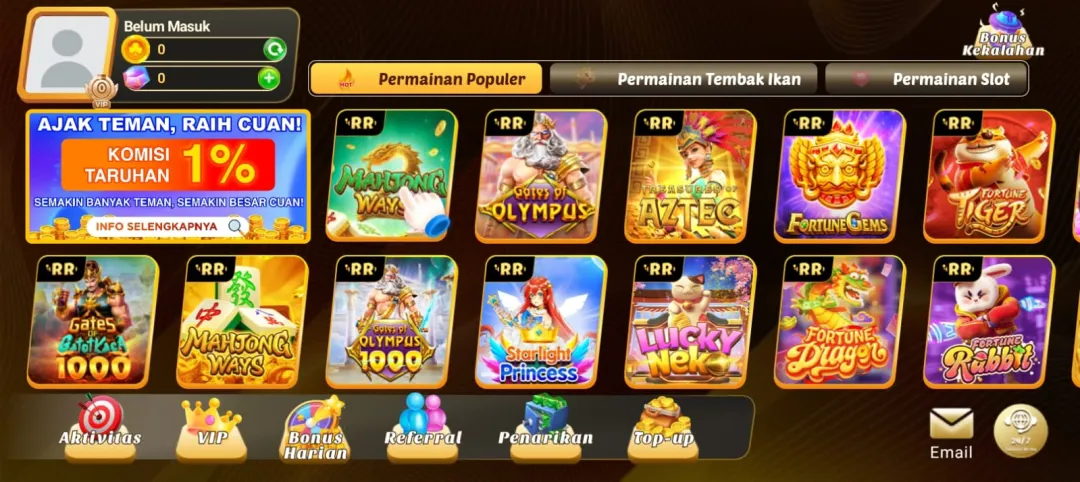
Task: Open the Aktivitas menu
Action: pyautogui.click(x=100, y=424)
